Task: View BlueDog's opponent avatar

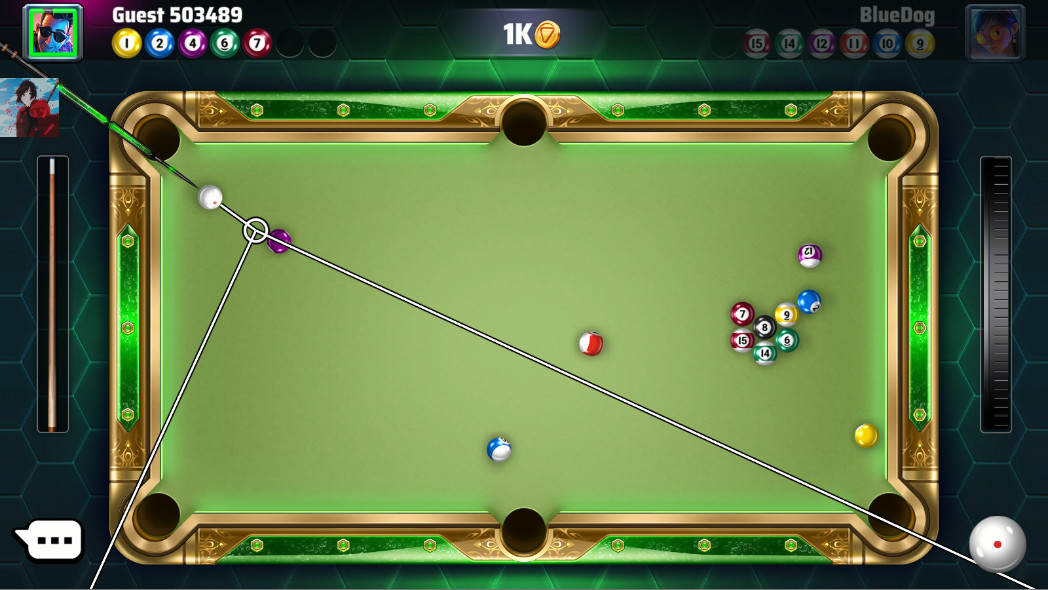Action: pos(994,32)
